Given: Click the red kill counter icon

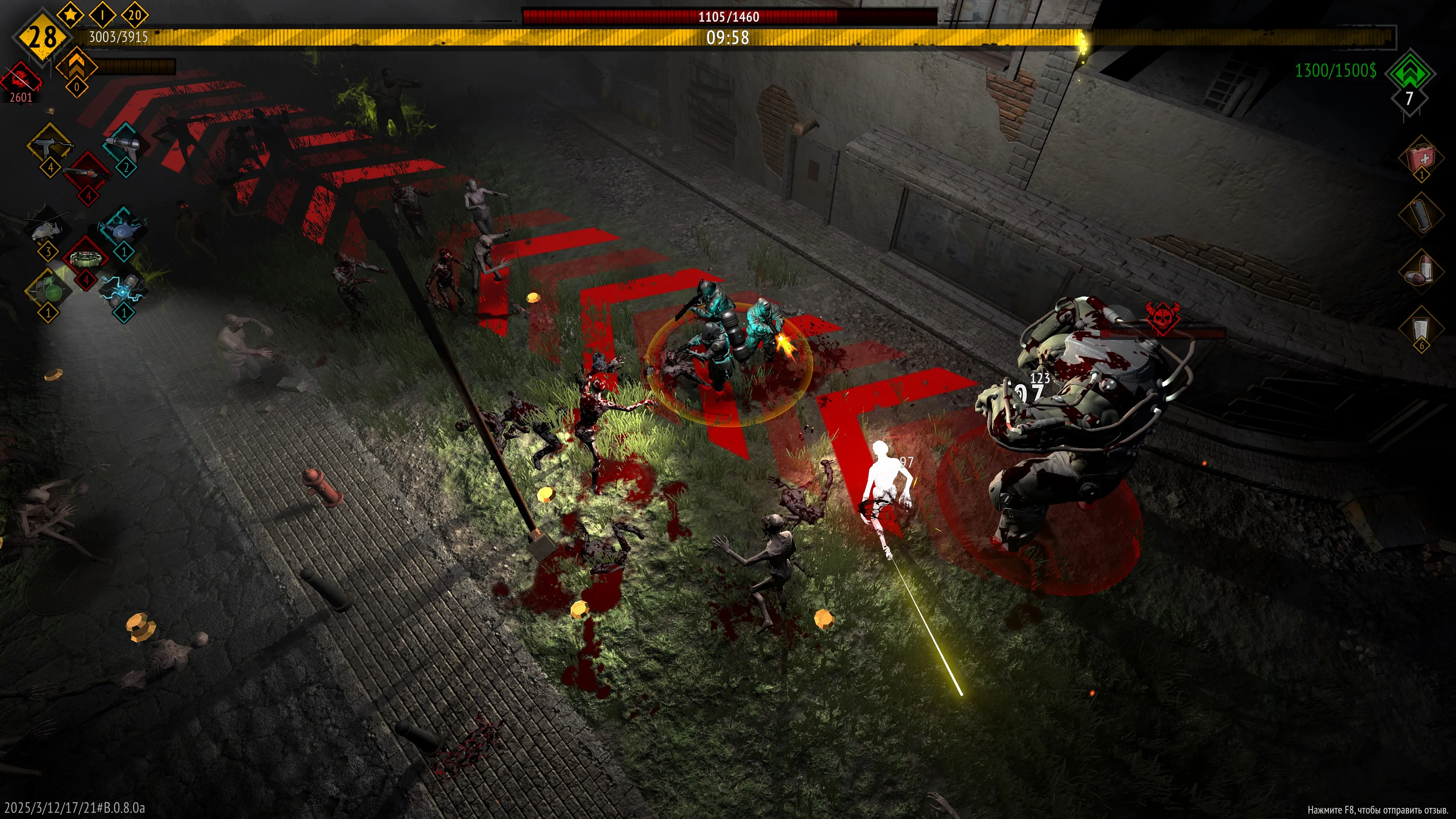Looking at the screenshot, I should (20, 79).
